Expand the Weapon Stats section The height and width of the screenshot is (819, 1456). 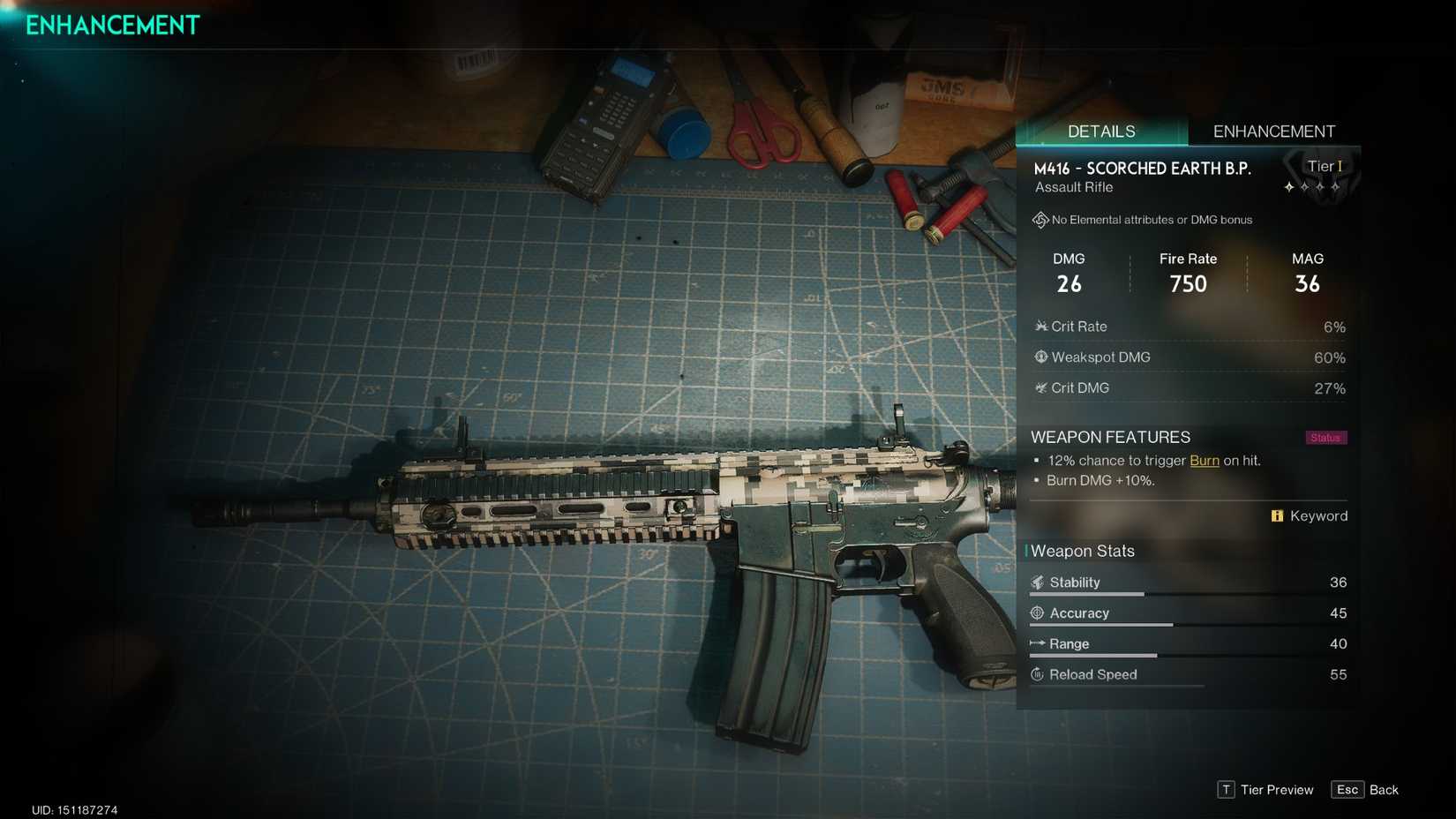pos(1082,551)
